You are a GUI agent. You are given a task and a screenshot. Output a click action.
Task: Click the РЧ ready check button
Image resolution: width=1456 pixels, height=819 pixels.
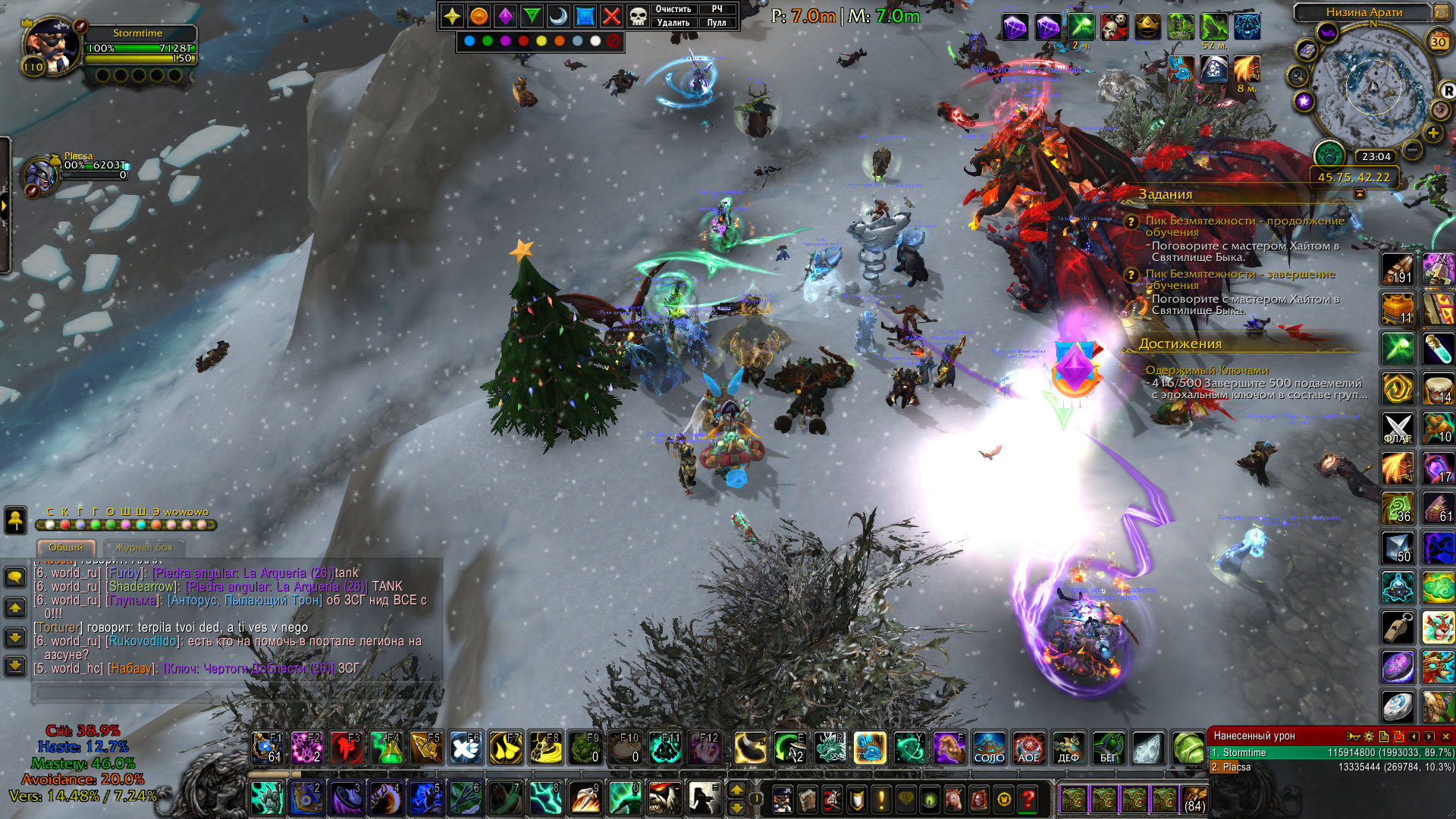[x=717, y=9]
